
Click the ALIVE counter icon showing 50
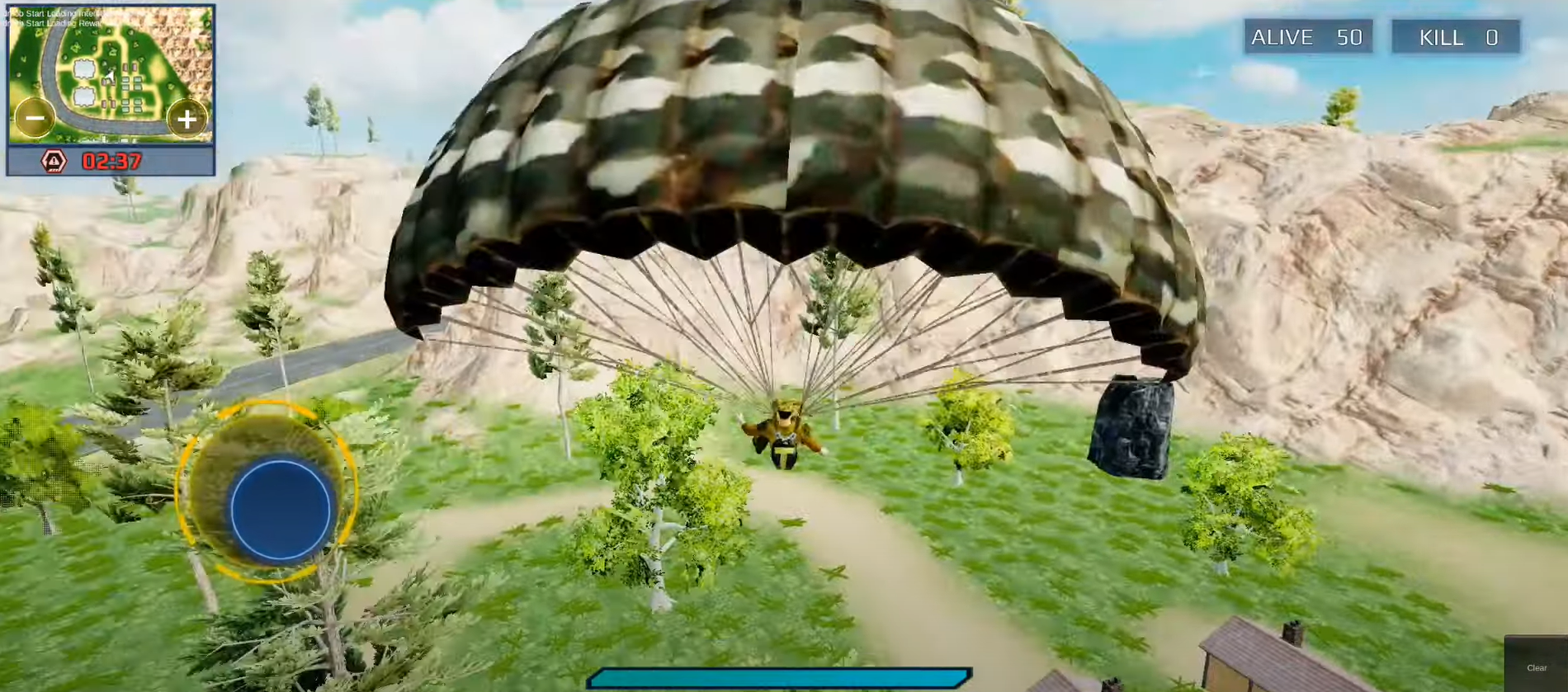click(x=1308, y=36)
